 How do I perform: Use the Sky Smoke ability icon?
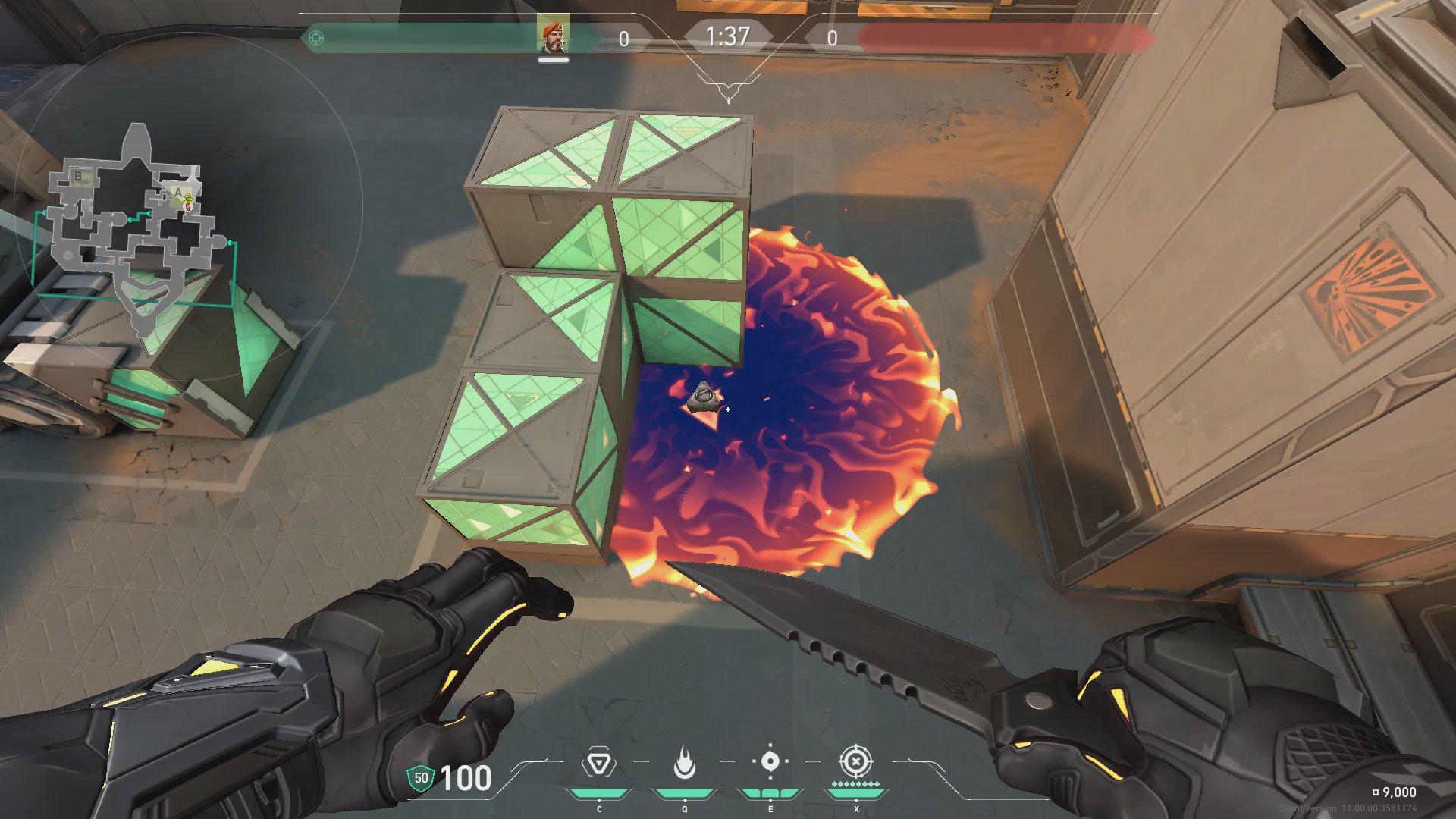(770, 761)
